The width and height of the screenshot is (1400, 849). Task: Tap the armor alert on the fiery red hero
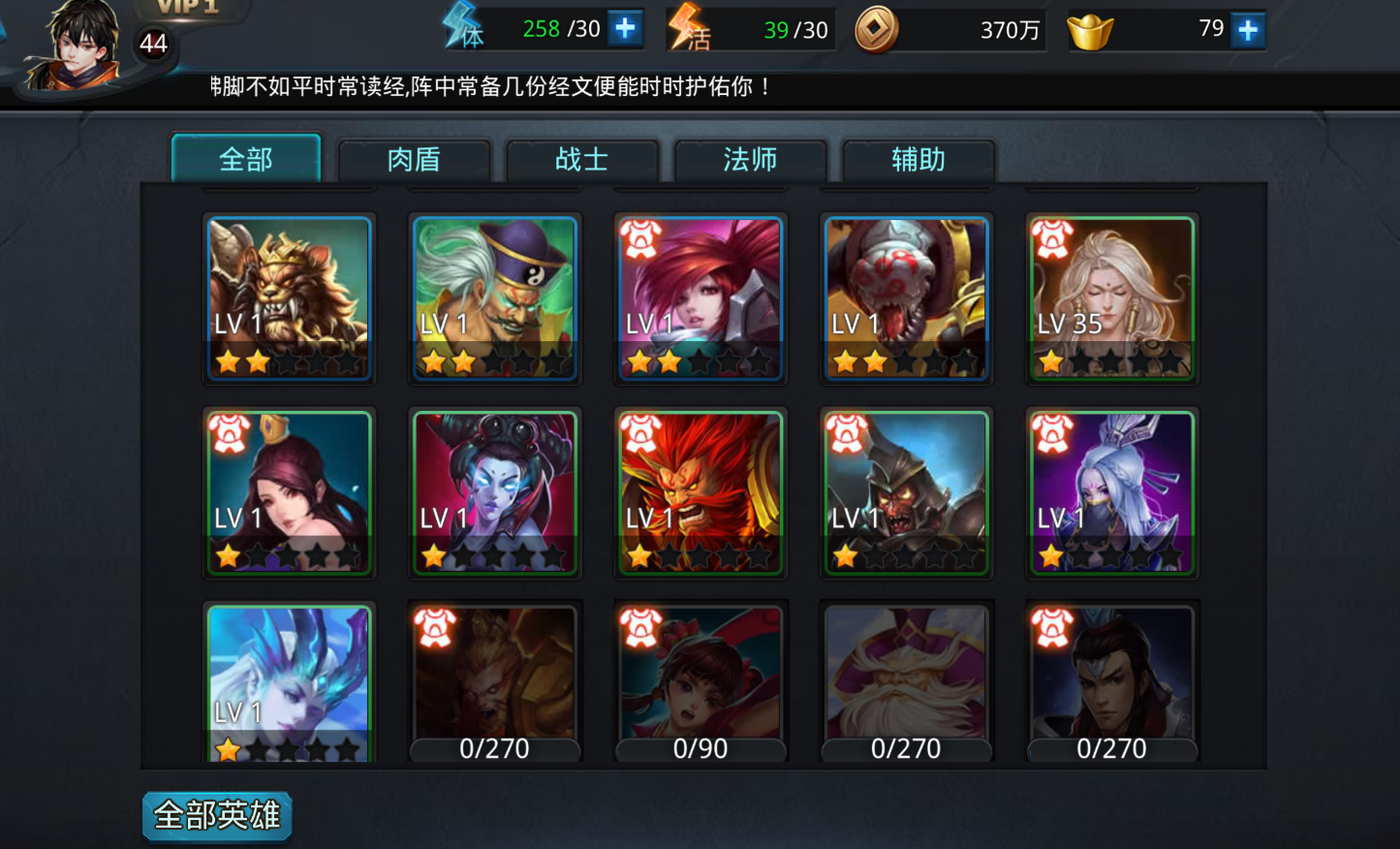641,435
